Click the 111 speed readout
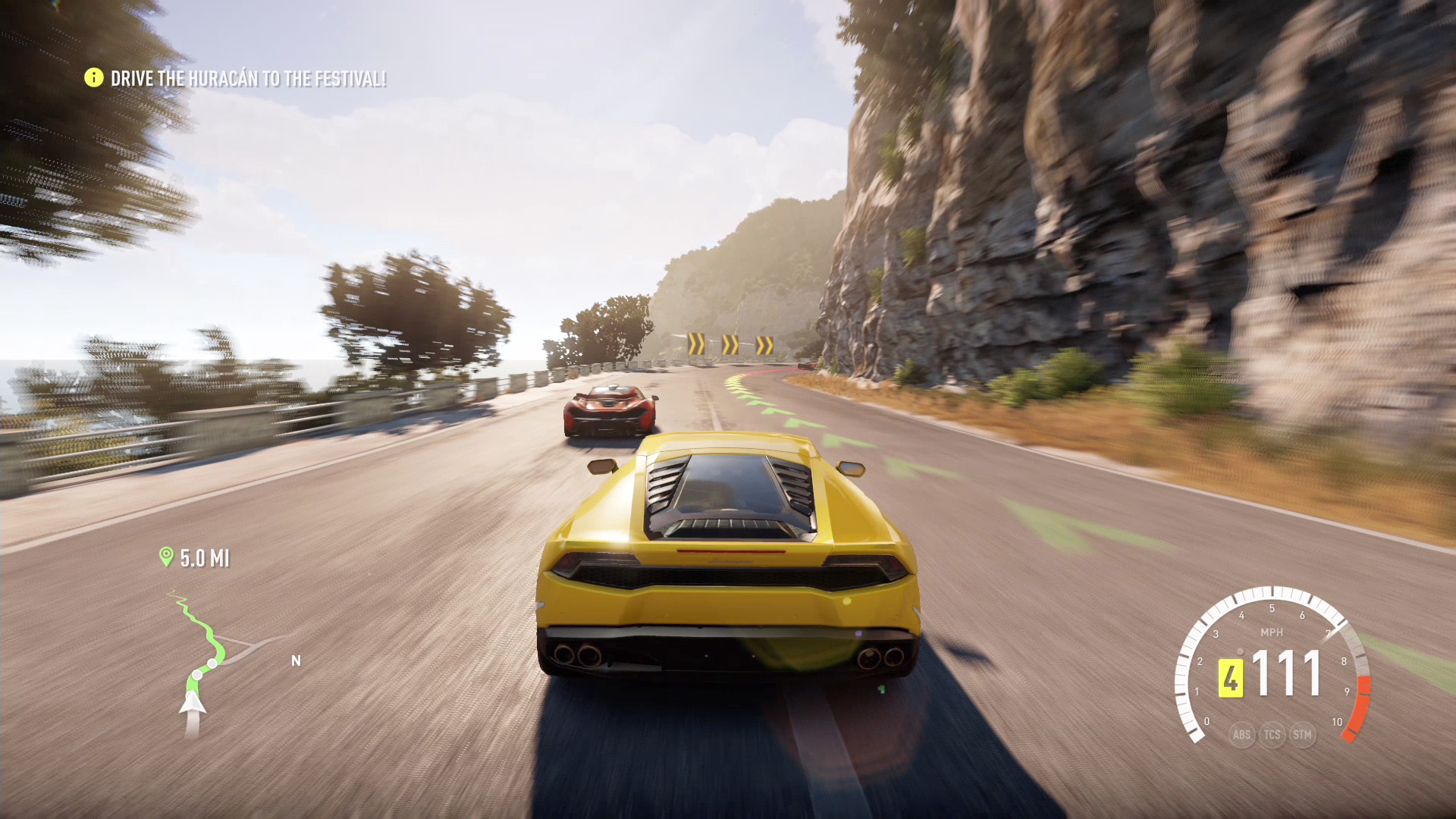1456x819 pixels. click(x=1286, y=672)
